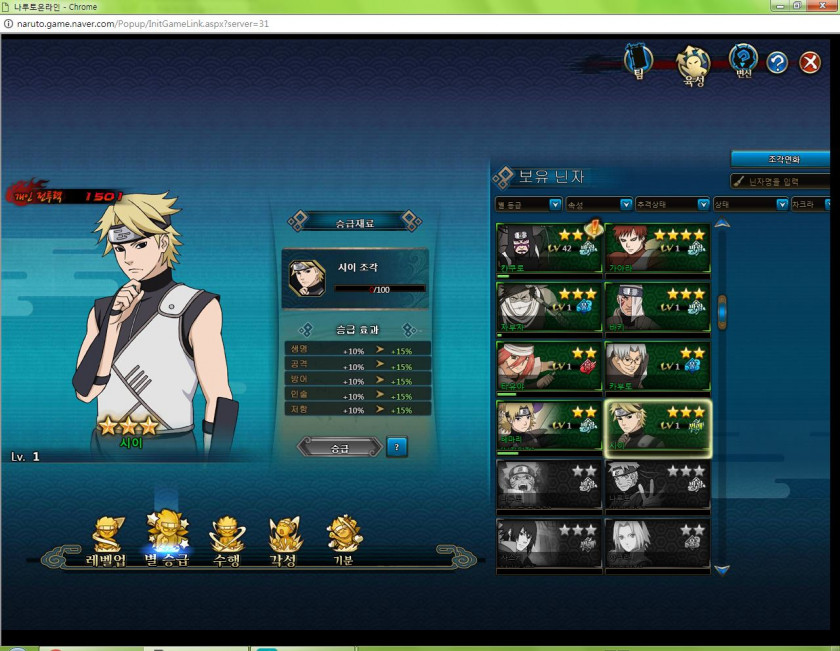This screenshot has width=840, height=651.
Task: Pick the level 42 Kankuro card
Action: tap(549, 249)
